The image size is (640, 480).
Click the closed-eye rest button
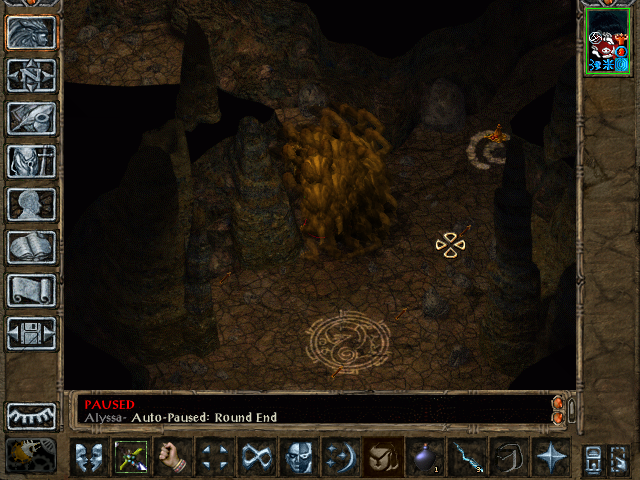click(x=32, y=416)
